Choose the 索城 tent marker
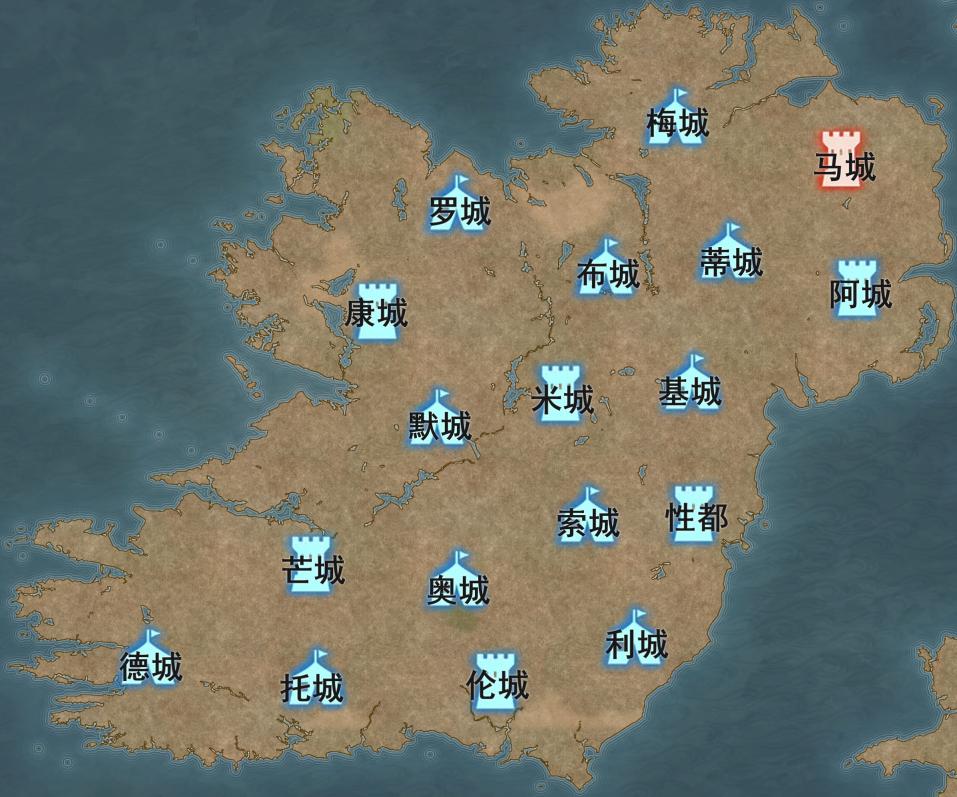This screenshot has height=797, width=957. [588, 515]
